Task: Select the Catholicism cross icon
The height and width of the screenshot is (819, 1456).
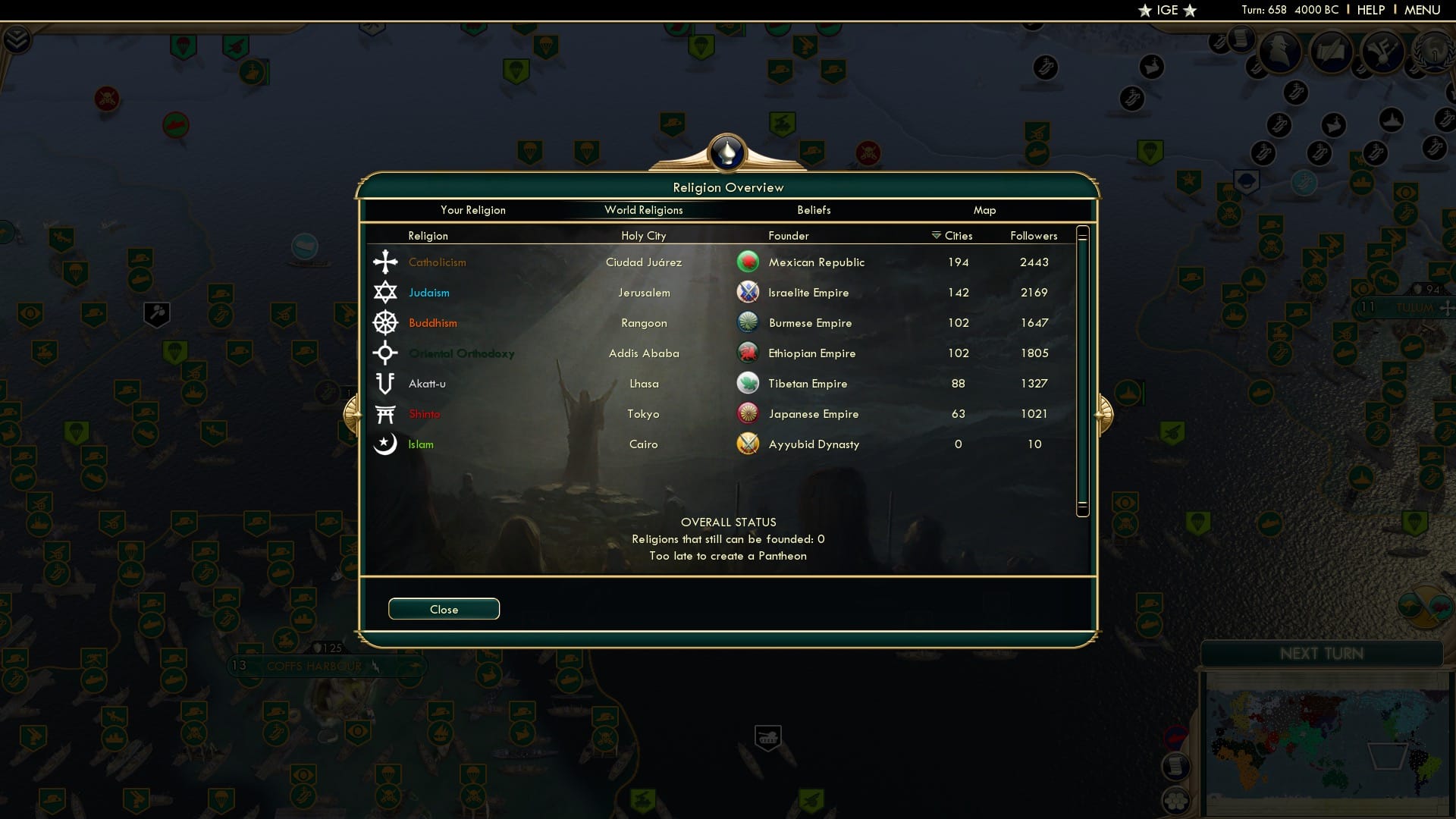Action: pos(386,262)
